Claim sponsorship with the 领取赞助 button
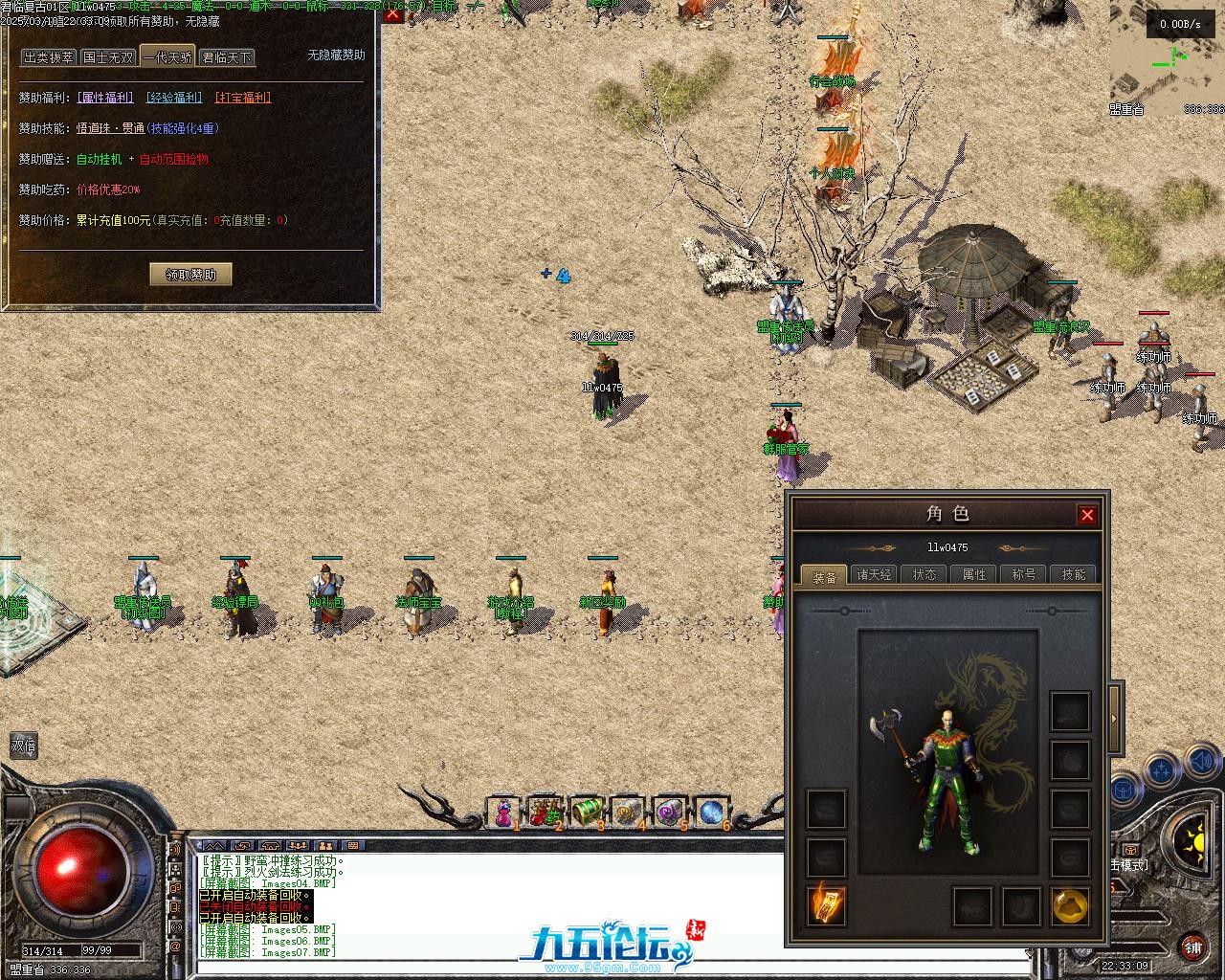 click(191, 275)
